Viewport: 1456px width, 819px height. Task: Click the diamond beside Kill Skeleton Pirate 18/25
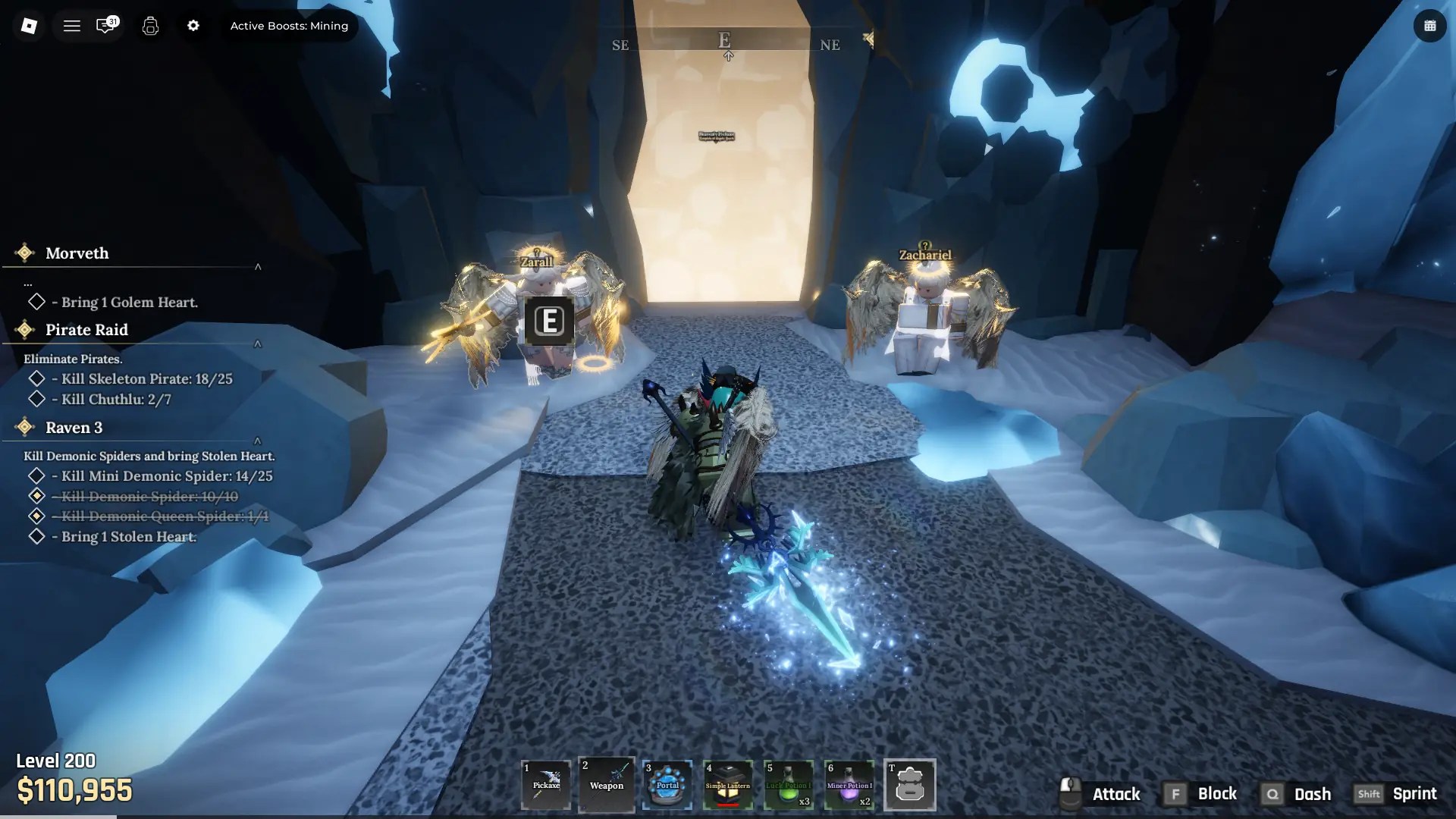click(36, 379)
